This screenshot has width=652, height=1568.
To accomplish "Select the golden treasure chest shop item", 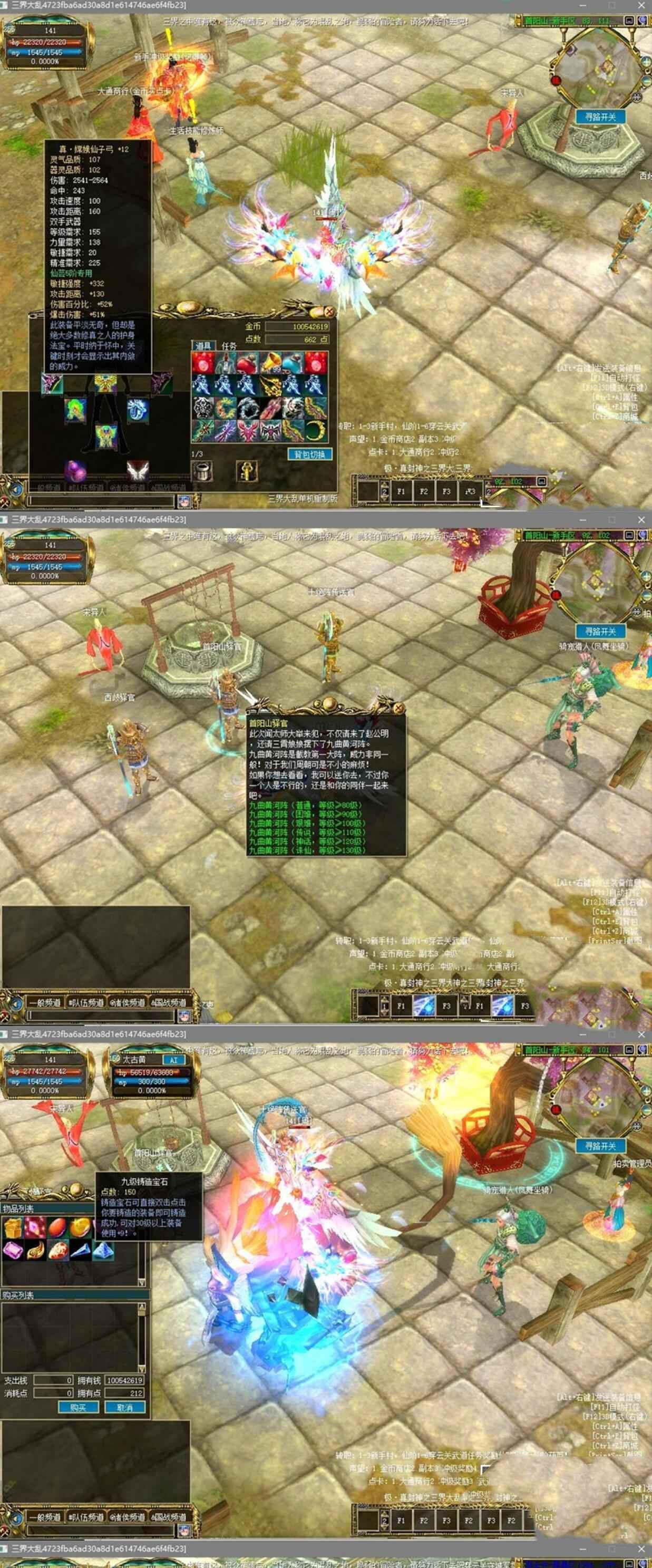I will [13, 1228].
